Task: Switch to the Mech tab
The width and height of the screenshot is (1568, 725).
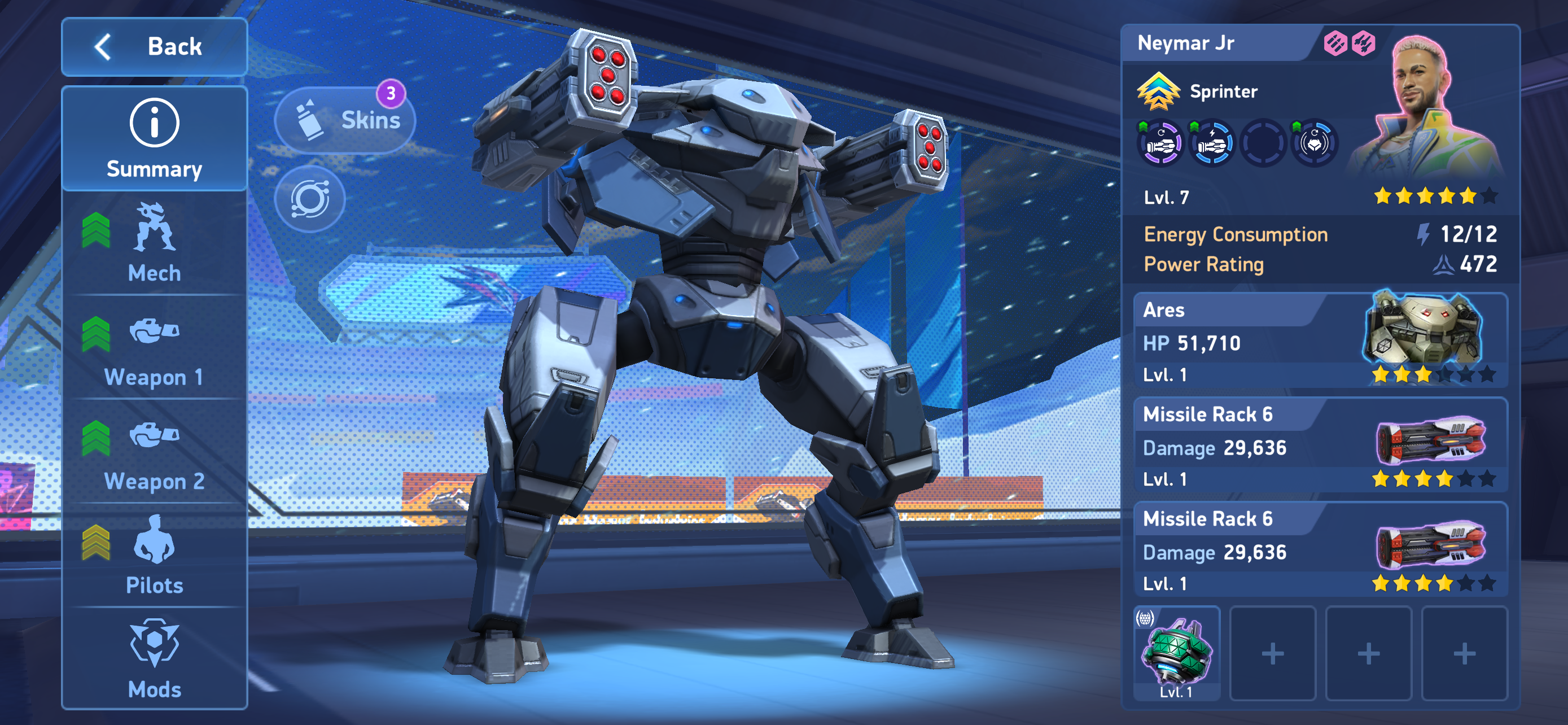Action: tap(154, 243)
